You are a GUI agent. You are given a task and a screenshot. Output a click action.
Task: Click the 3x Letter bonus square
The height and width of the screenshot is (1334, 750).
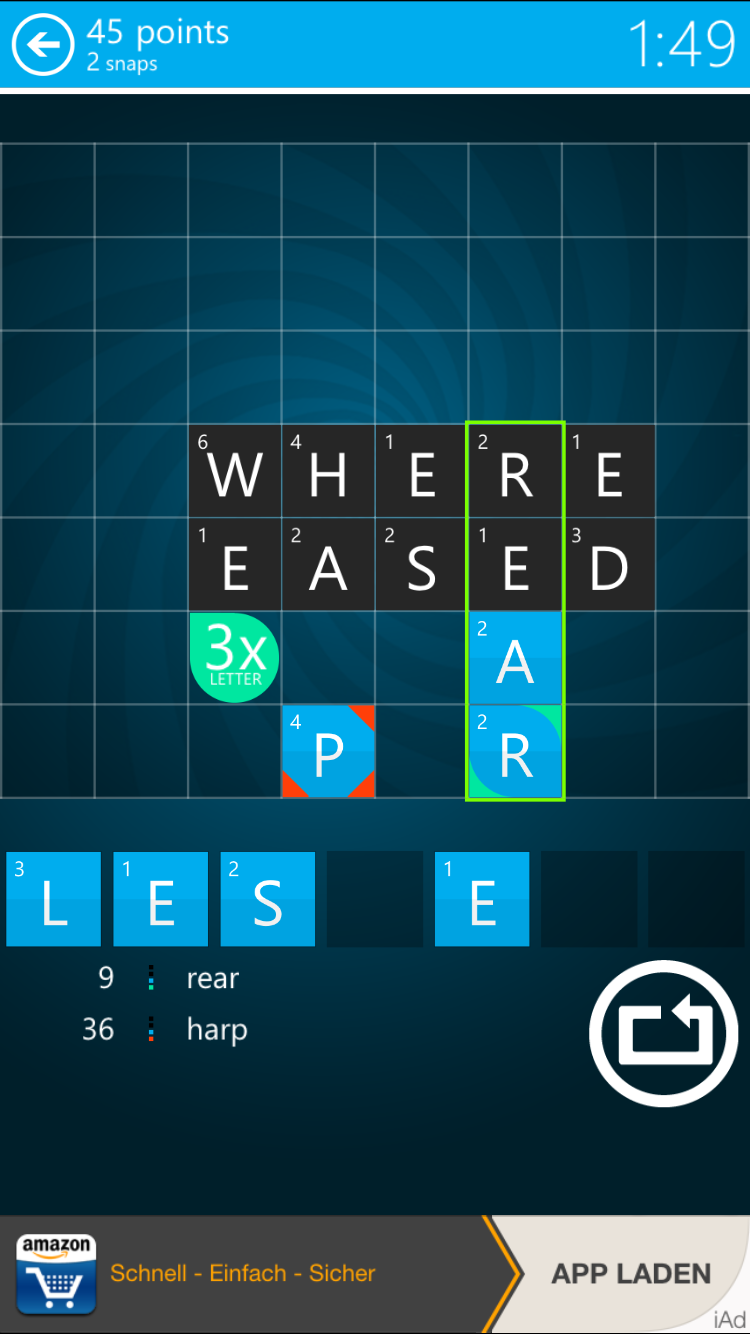234,657
